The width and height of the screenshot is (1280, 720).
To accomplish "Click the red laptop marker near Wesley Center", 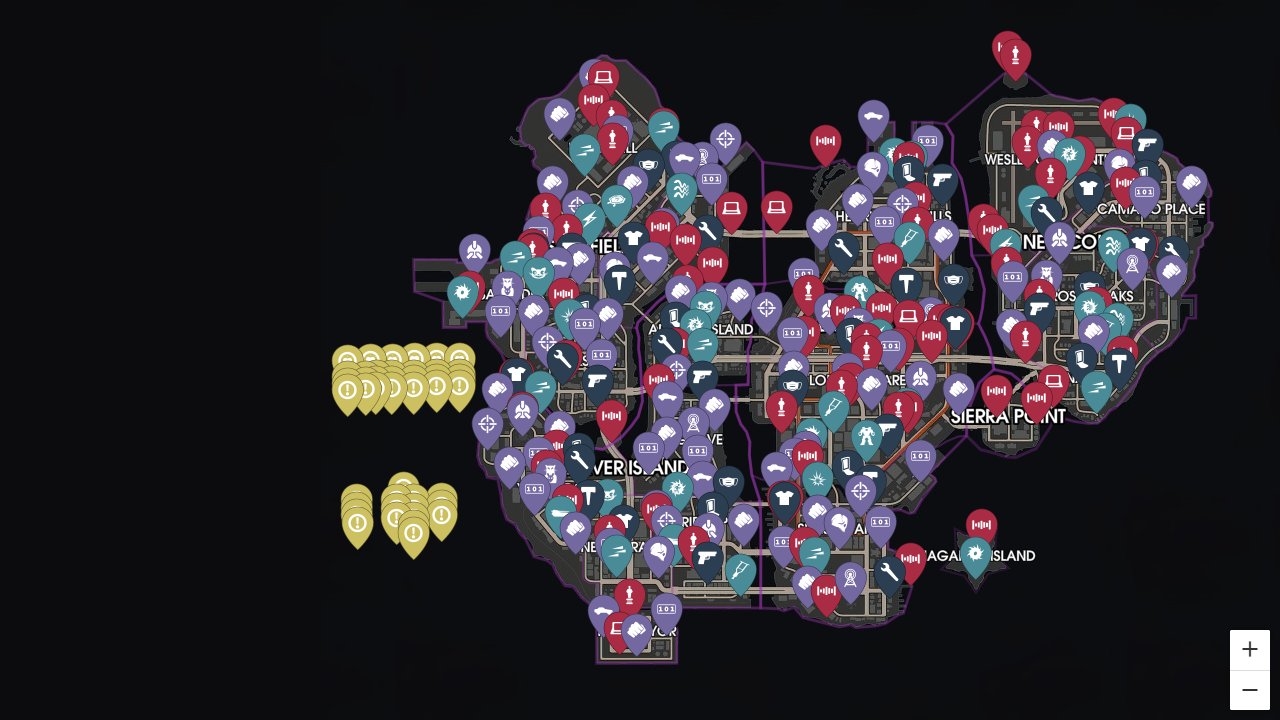I will (1125, 133).
